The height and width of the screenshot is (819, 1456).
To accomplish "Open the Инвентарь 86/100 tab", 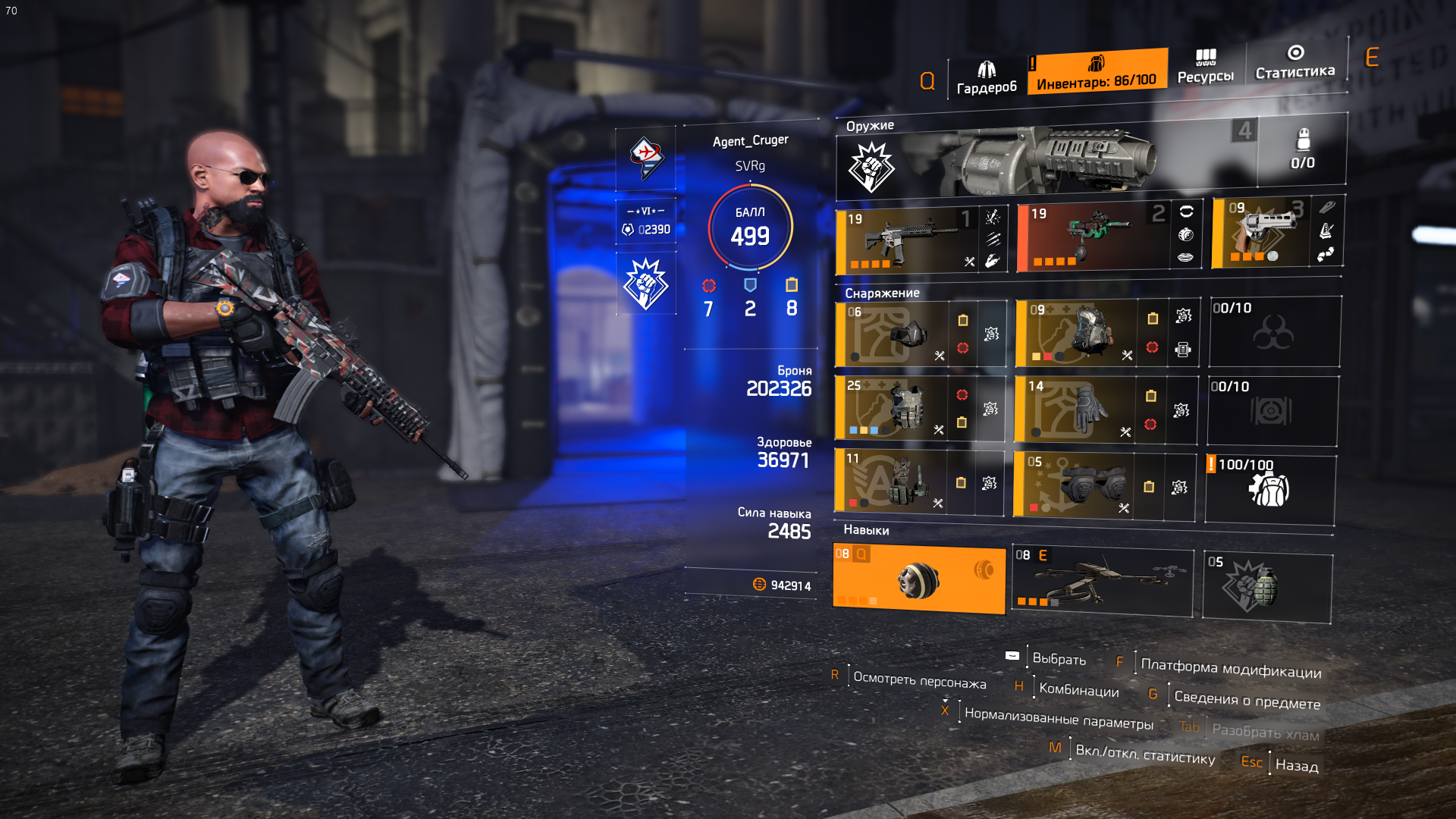I will pyautogui.click(x=1096, y=73).
